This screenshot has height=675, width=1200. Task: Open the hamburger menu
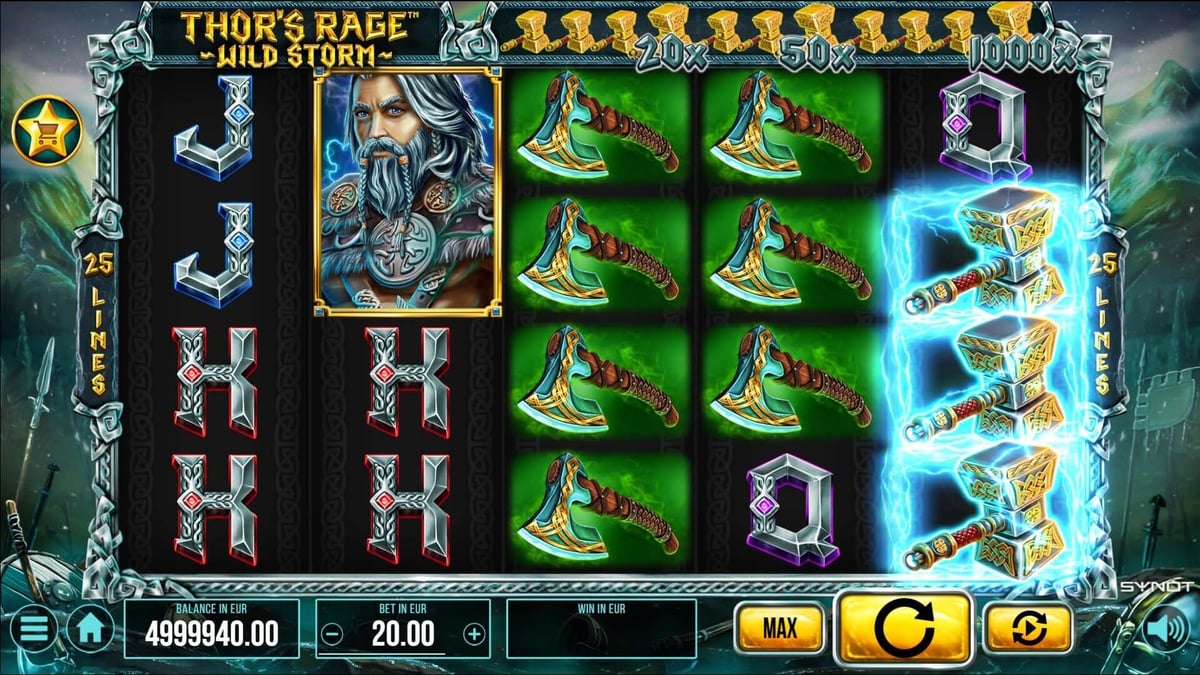point(33,630)
